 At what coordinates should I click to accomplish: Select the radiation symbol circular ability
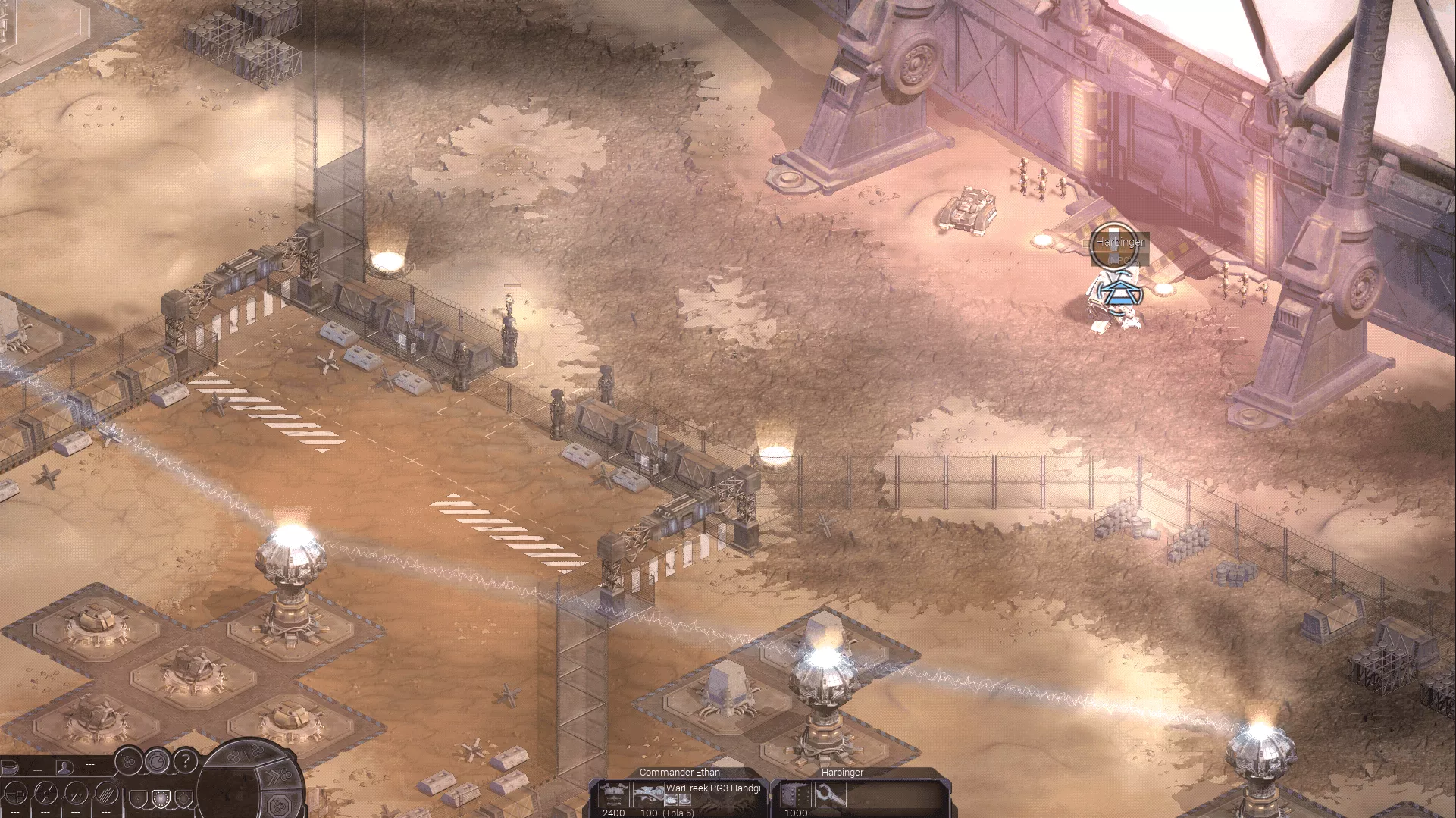(x=47, y=794)
